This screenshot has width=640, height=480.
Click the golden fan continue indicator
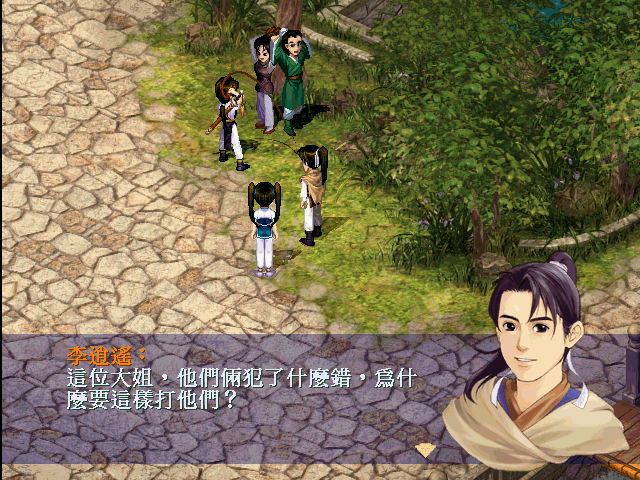pos(426,450)
